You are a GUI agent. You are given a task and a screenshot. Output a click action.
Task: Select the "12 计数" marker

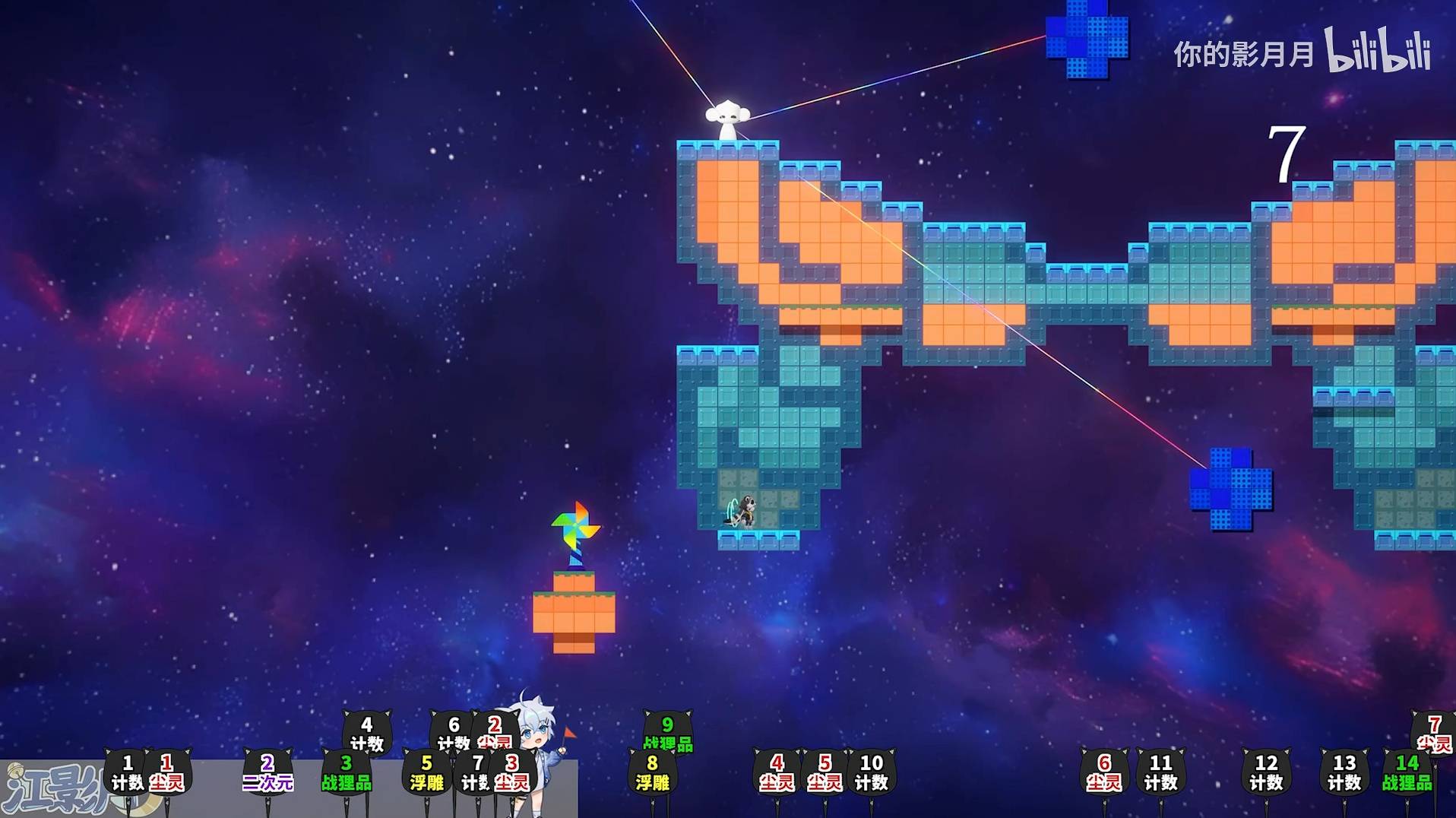[1266, 772]
